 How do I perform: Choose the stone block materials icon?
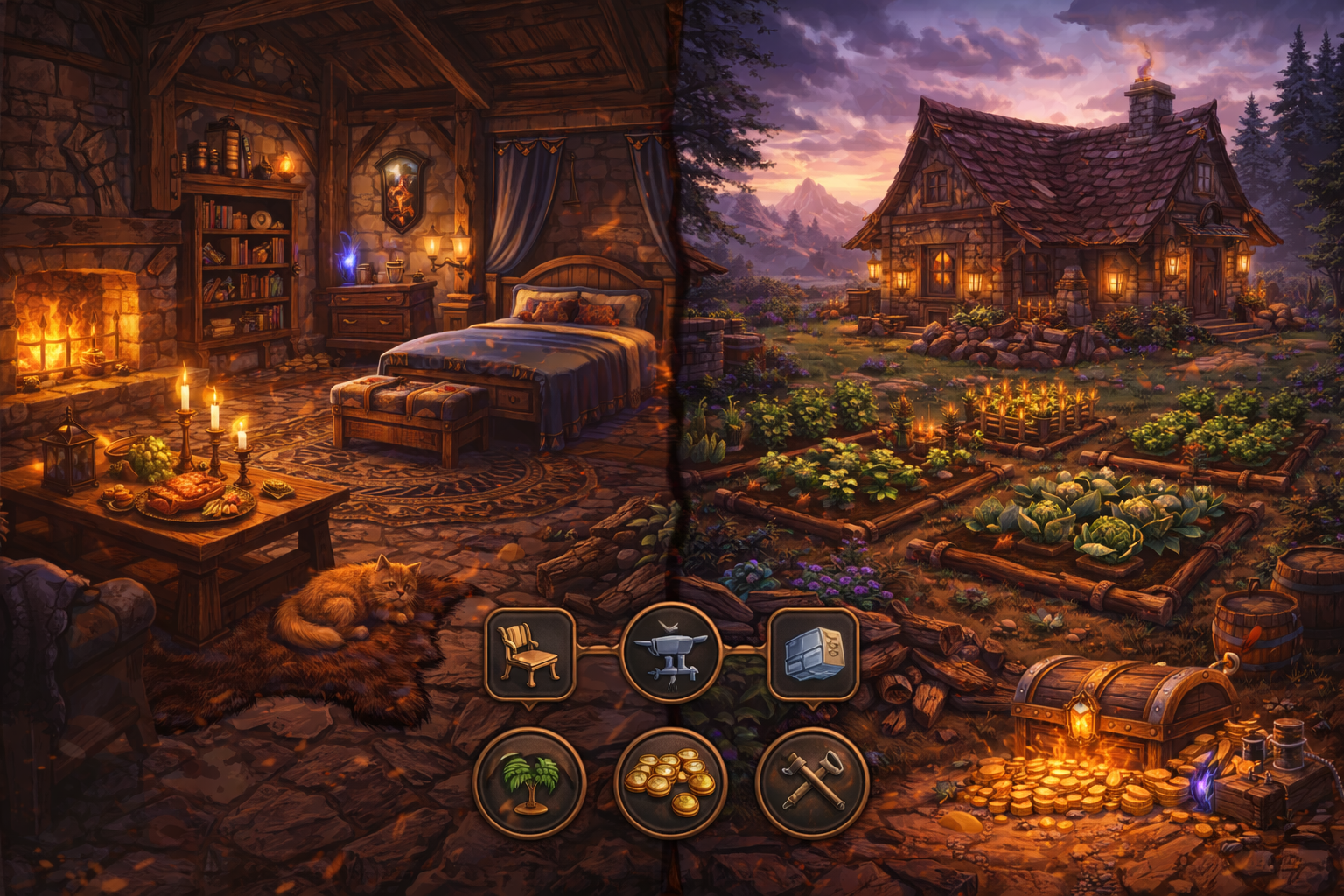pos(813,654)
